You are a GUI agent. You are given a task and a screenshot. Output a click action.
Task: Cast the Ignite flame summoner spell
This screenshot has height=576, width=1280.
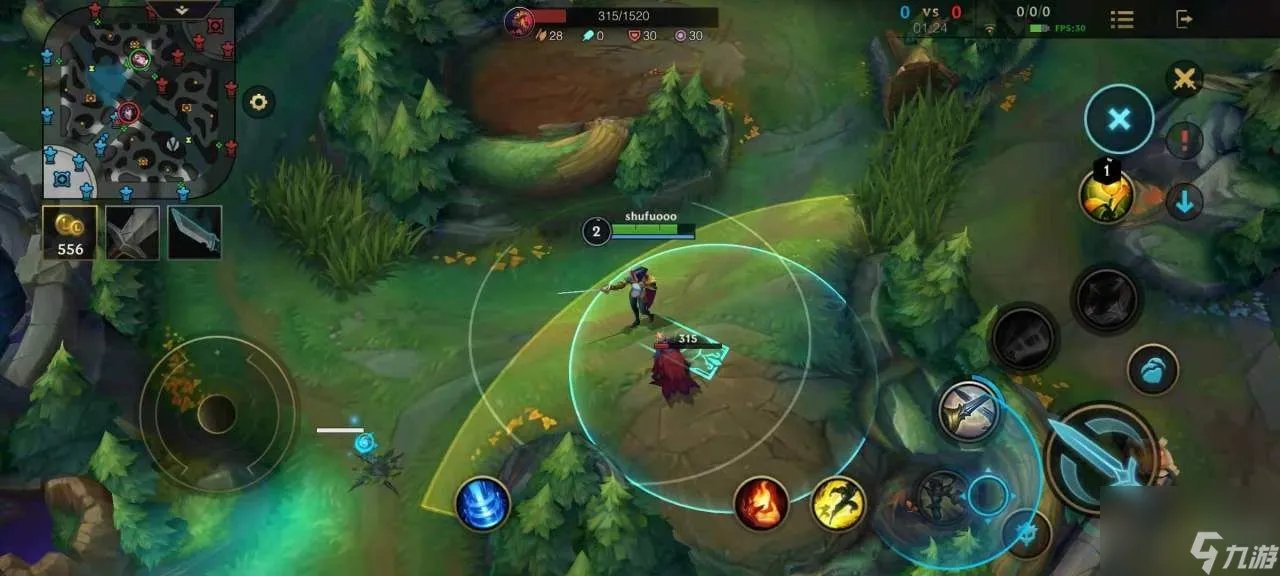click(x=762, y=503)
